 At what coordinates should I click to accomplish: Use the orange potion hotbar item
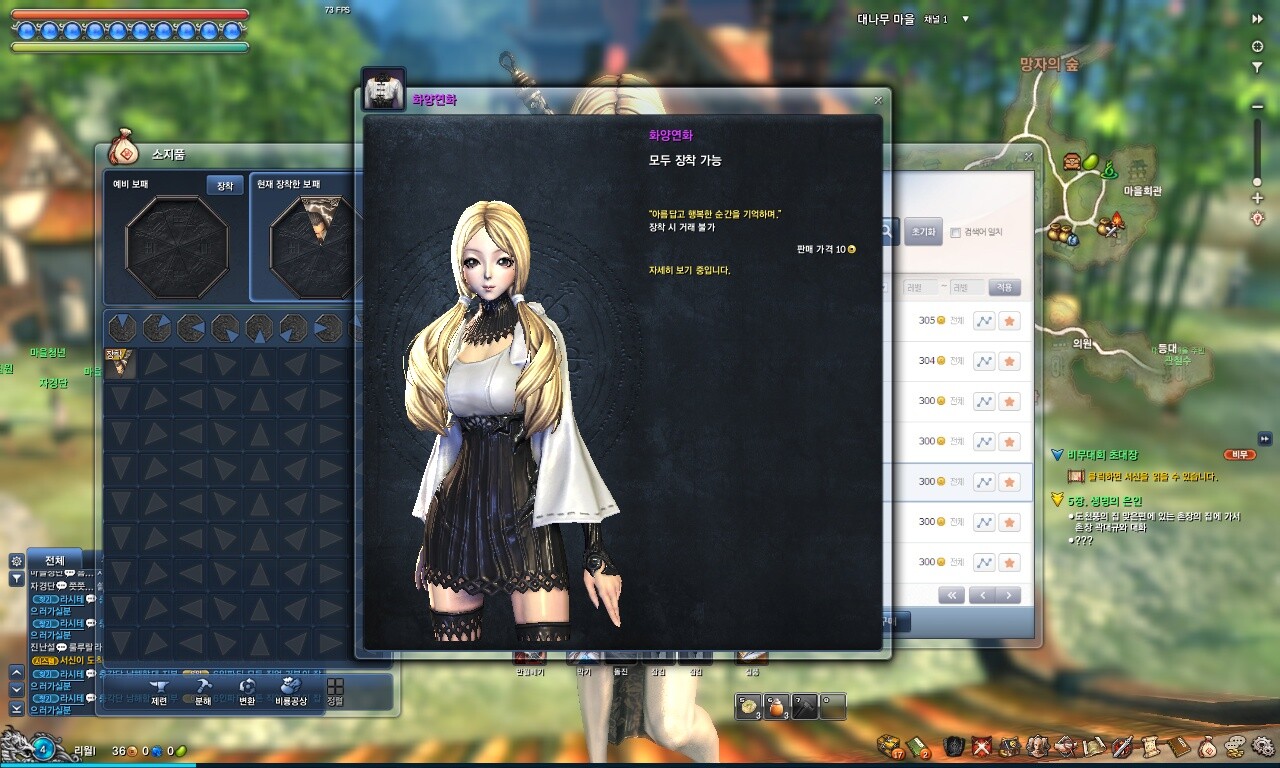(x=776, y=706)
